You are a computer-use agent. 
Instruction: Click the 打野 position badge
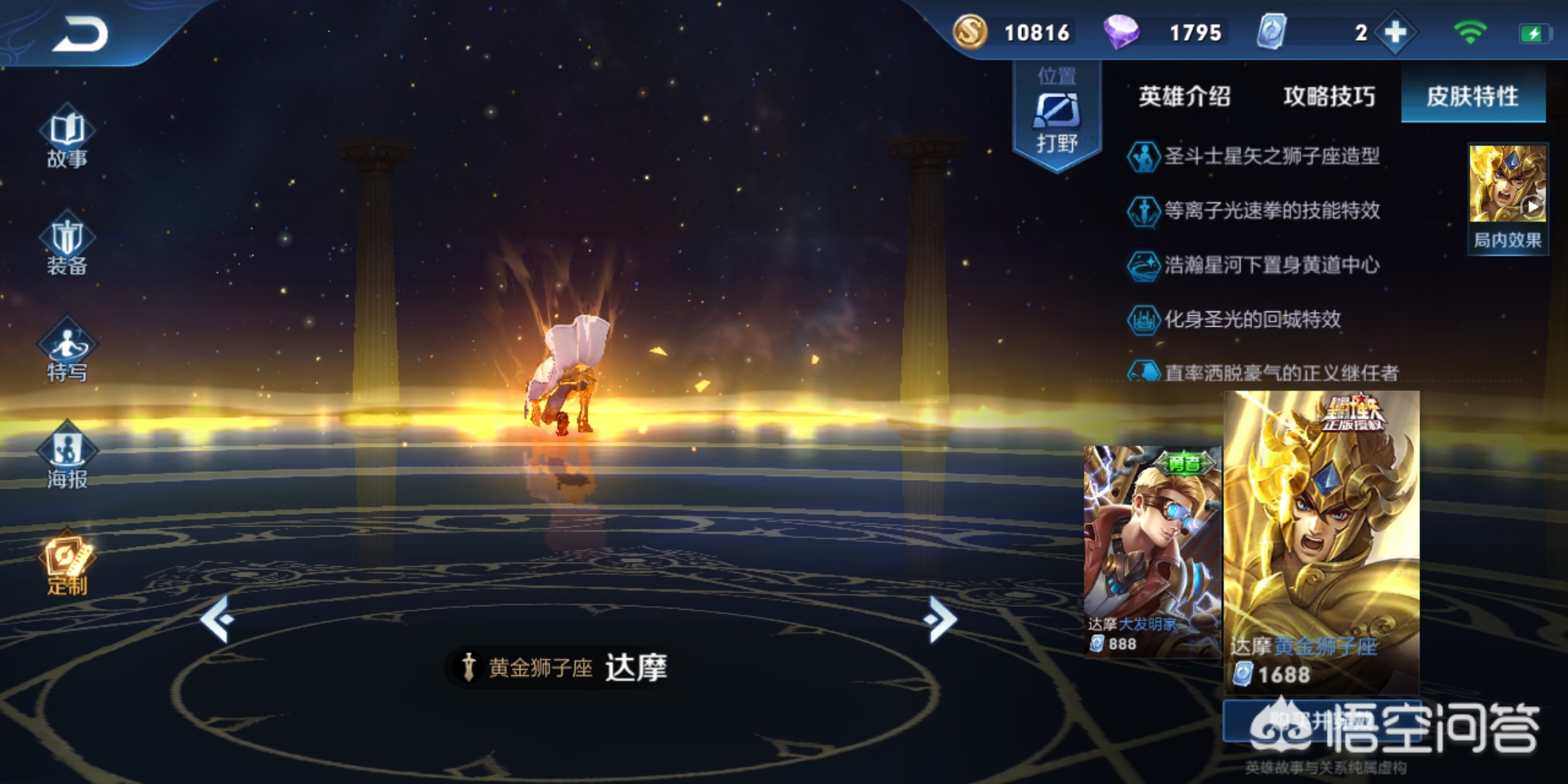pos(1057,116)
